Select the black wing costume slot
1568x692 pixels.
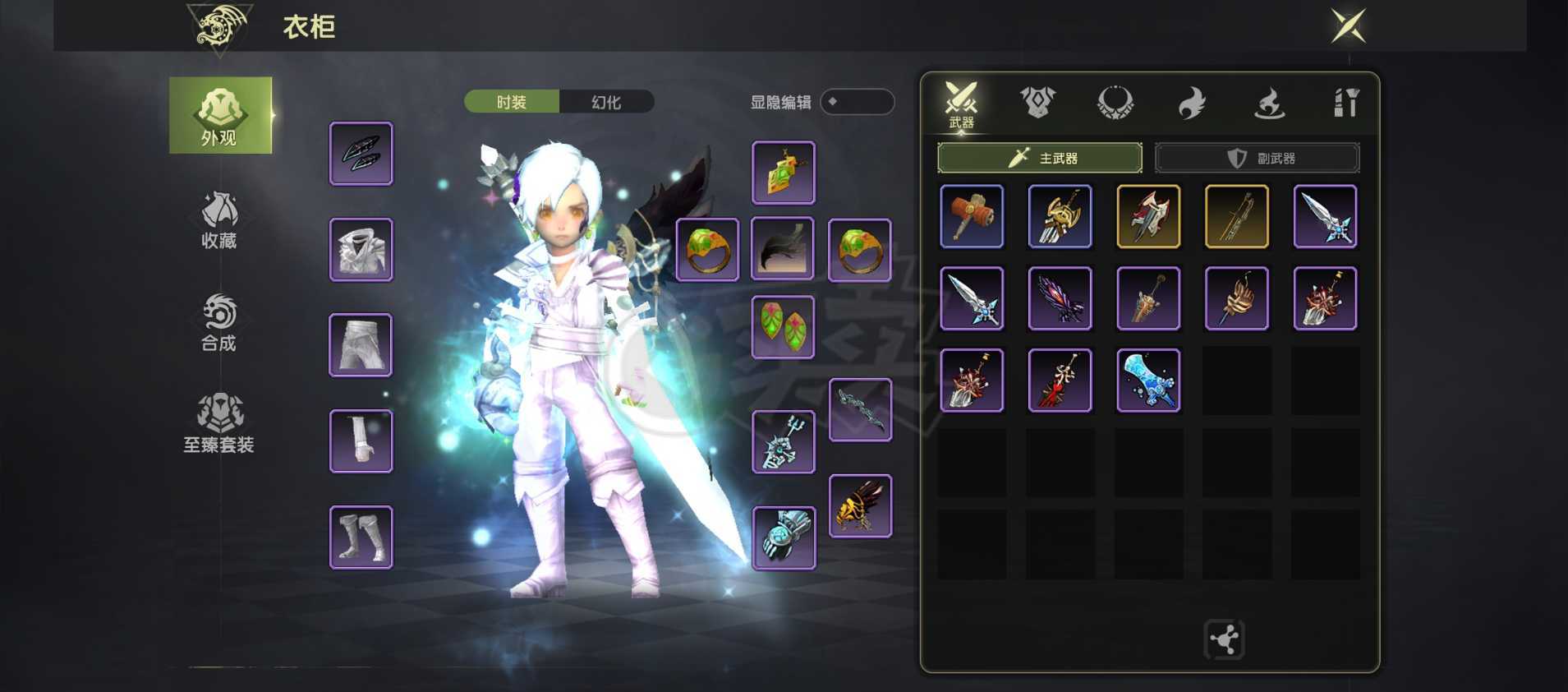(x=783, y=249)
